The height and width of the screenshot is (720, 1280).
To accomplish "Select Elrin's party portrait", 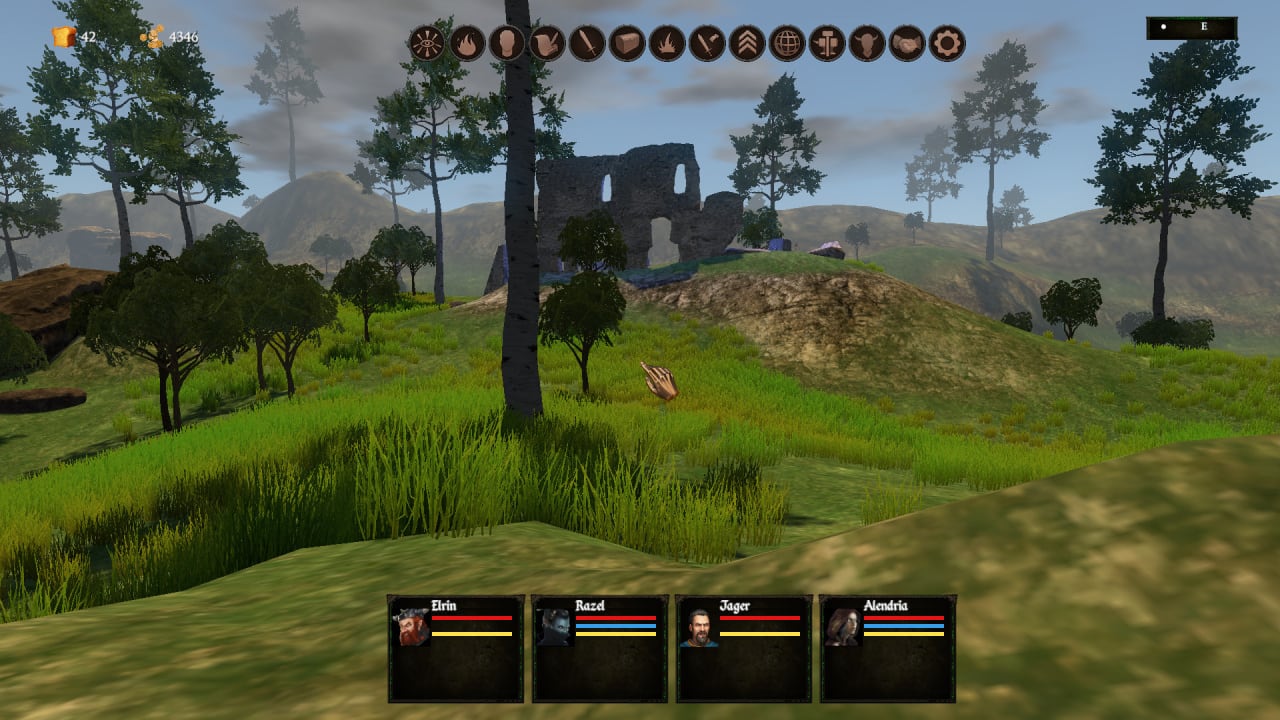I will (411, 627).
